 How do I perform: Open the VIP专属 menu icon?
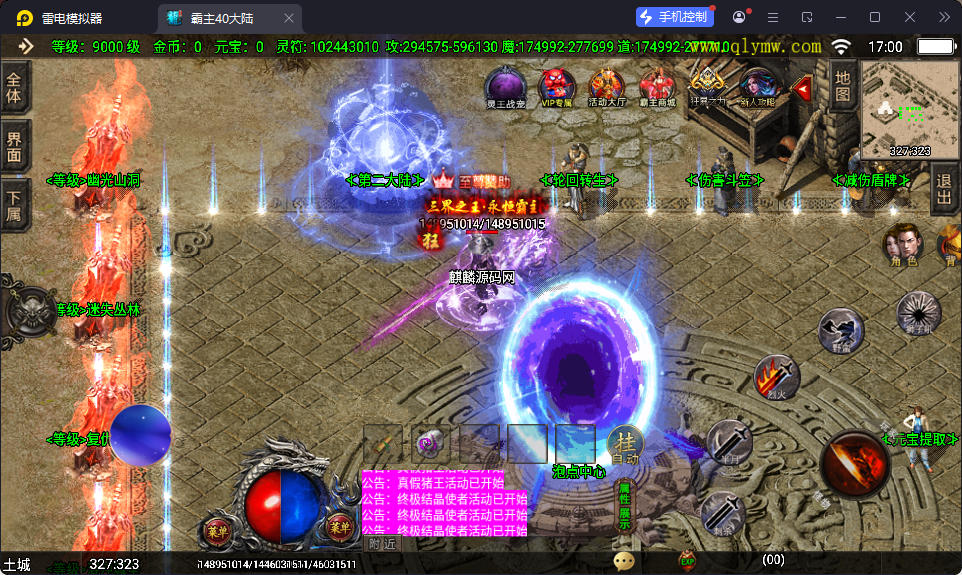(556, 85)
